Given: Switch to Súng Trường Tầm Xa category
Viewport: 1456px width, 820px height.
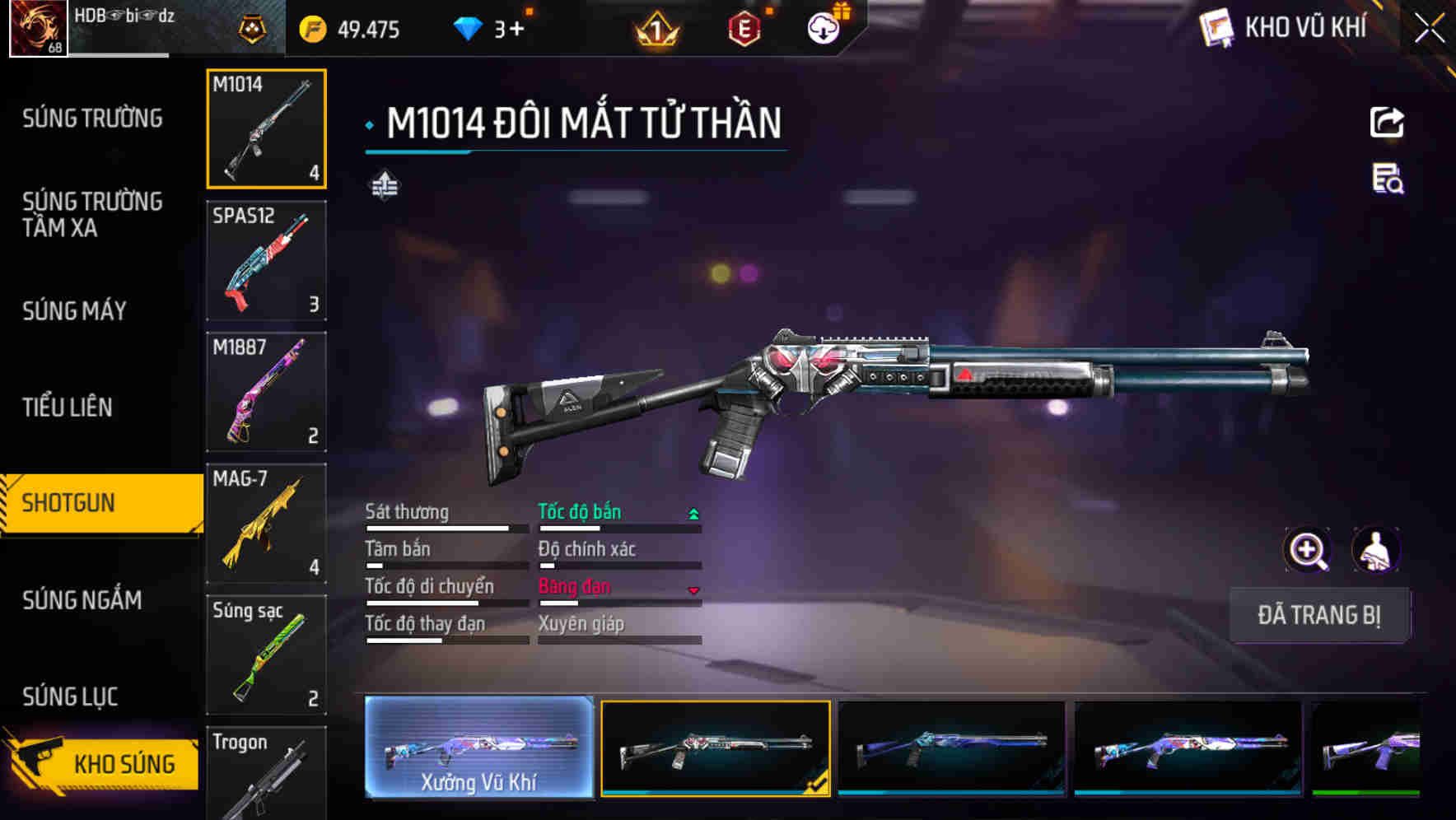Looking at the screenshot, I should tap(92, 214).
